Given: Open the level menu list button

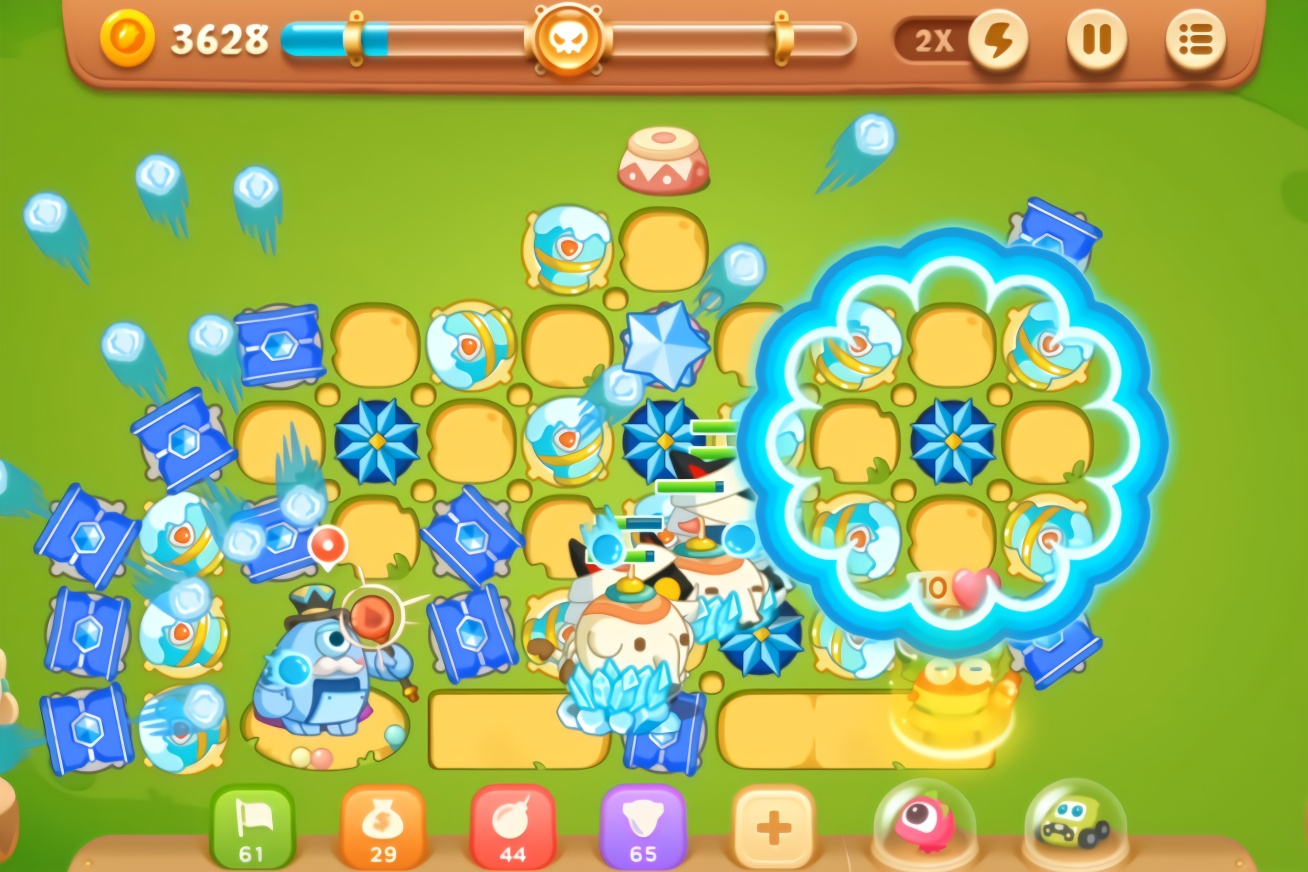Looking at the screenshot, I should pos(1196,41).
